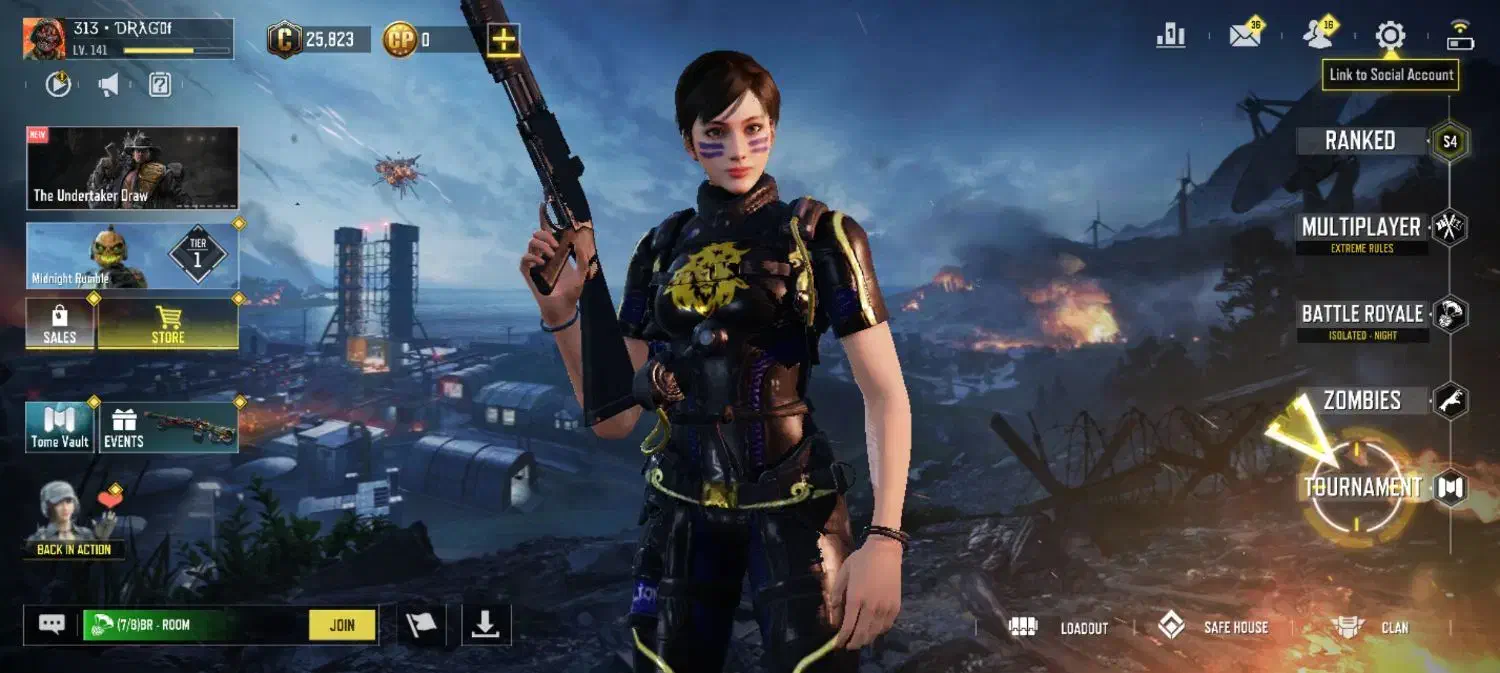Open the settings gear icon
The width and height of the screenshot is (1500, 673).
[1390, 37]
